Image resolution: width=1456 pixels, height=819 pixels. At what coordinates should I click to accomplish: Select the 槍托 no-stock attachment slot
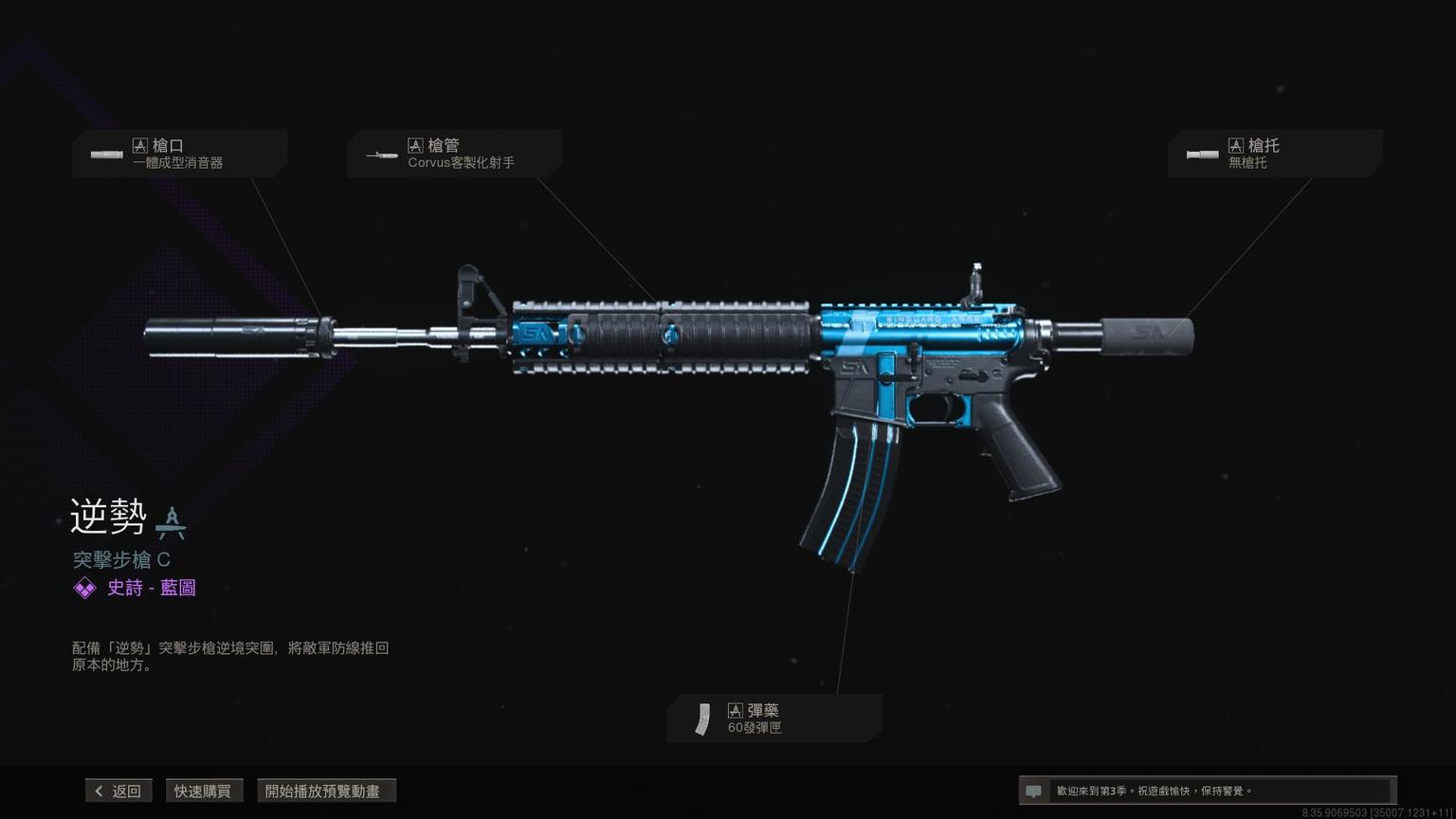point(1274,154)
